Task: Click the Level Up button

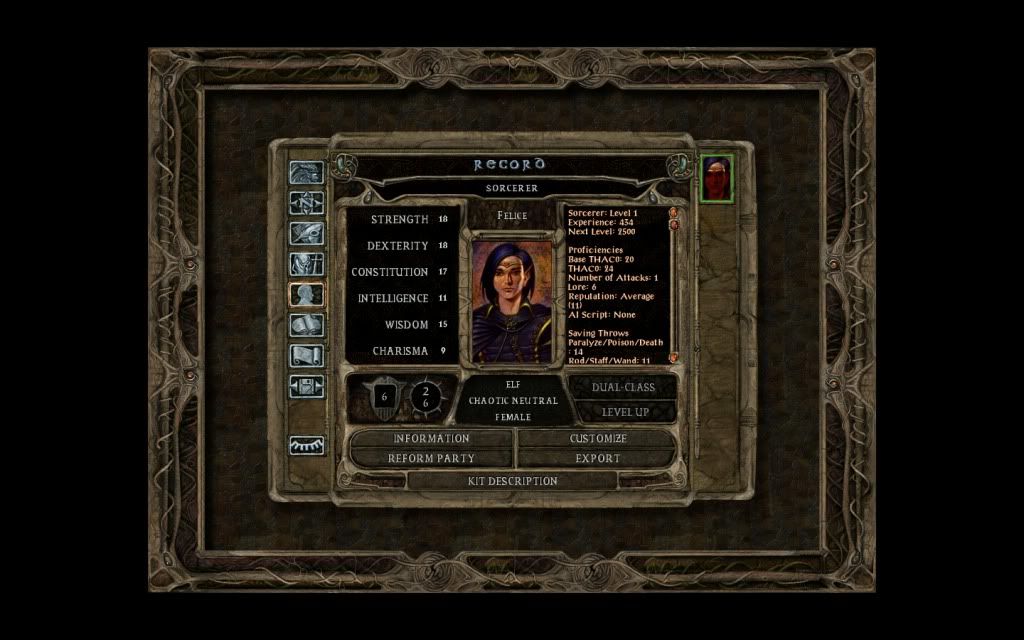Action: click(625, 412)
